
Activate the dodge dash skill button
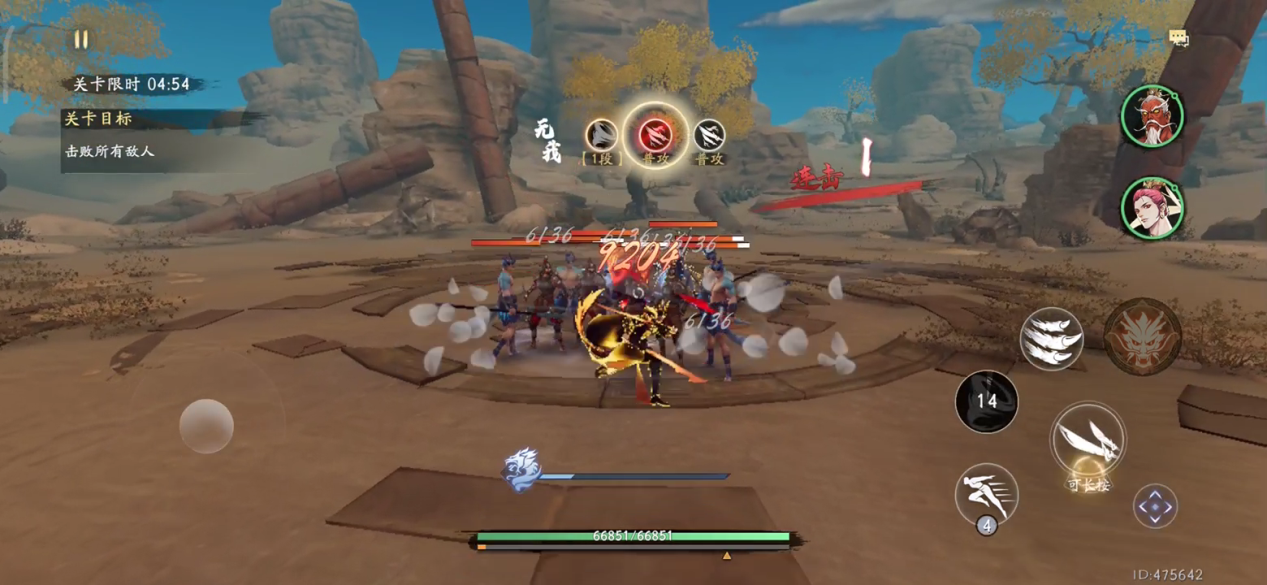tap(986, 494)
